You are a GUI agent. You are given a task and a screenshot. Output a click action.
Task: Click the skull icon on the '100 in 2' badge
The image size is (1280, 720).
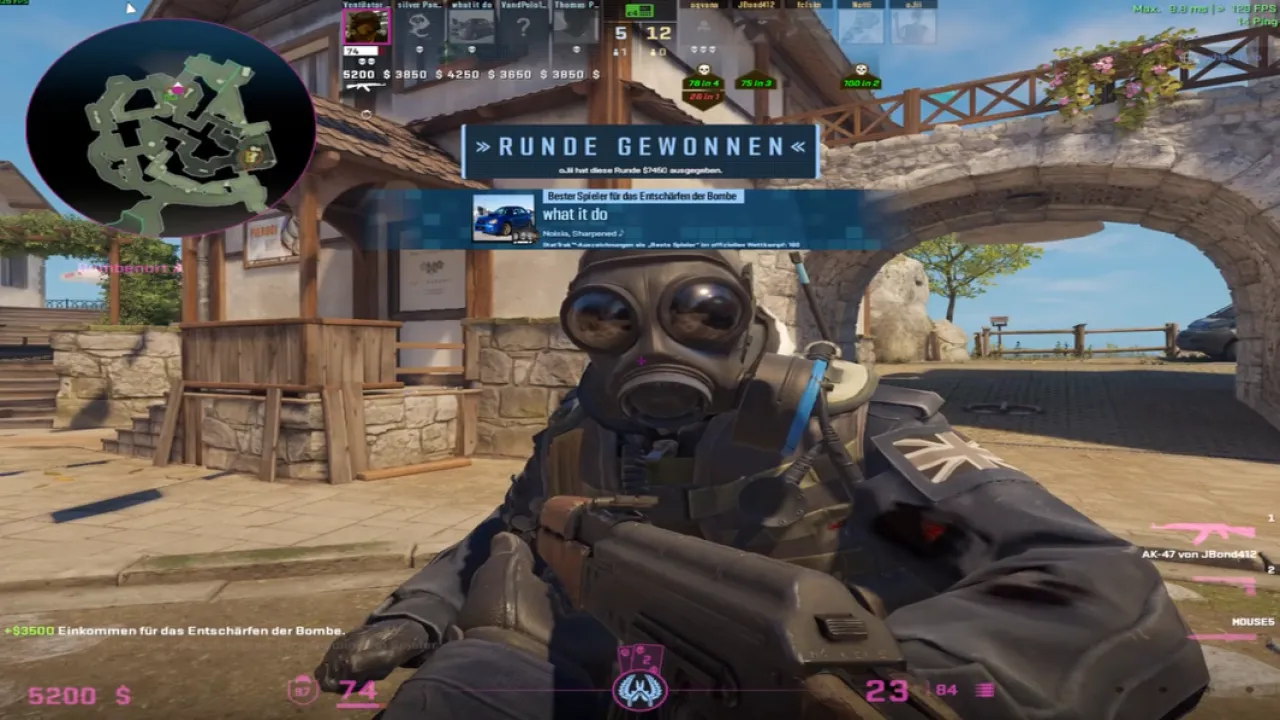pyautogui.click(x=861, y=69)
